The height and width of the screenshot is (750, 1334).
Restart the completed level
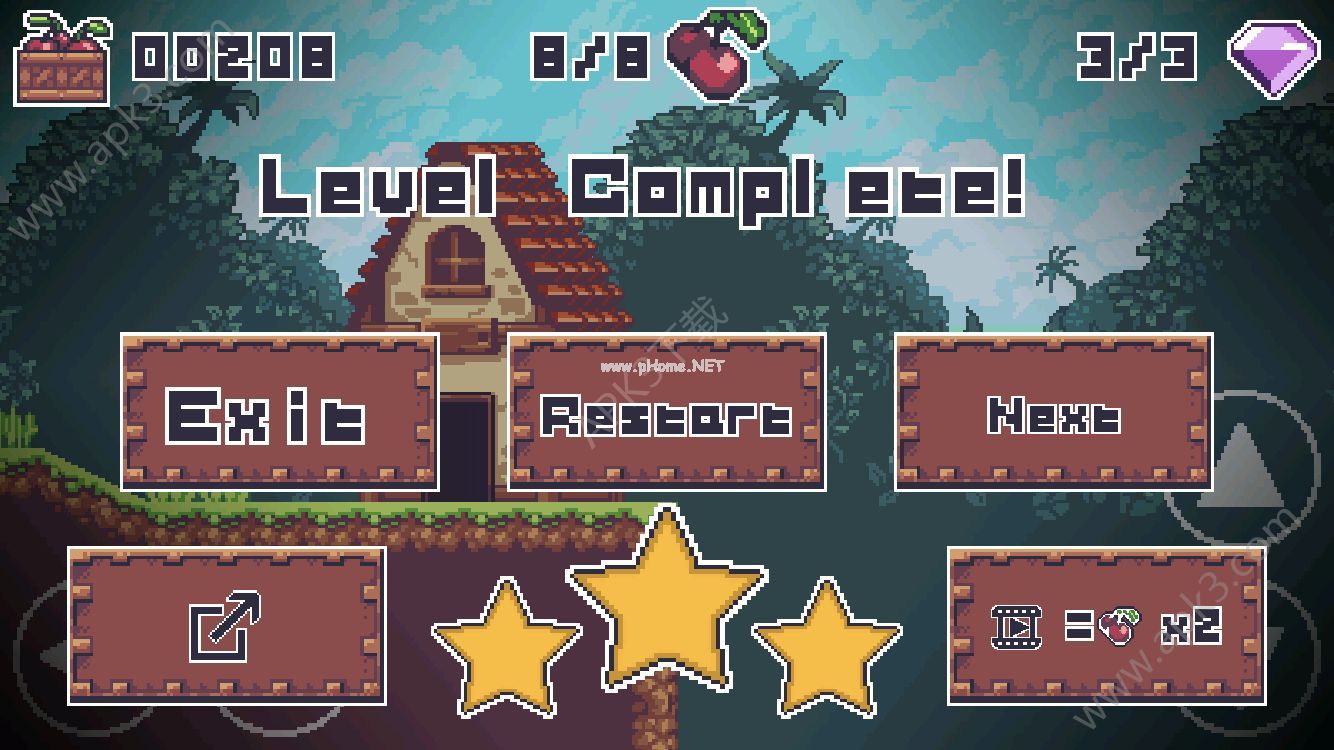666,412
